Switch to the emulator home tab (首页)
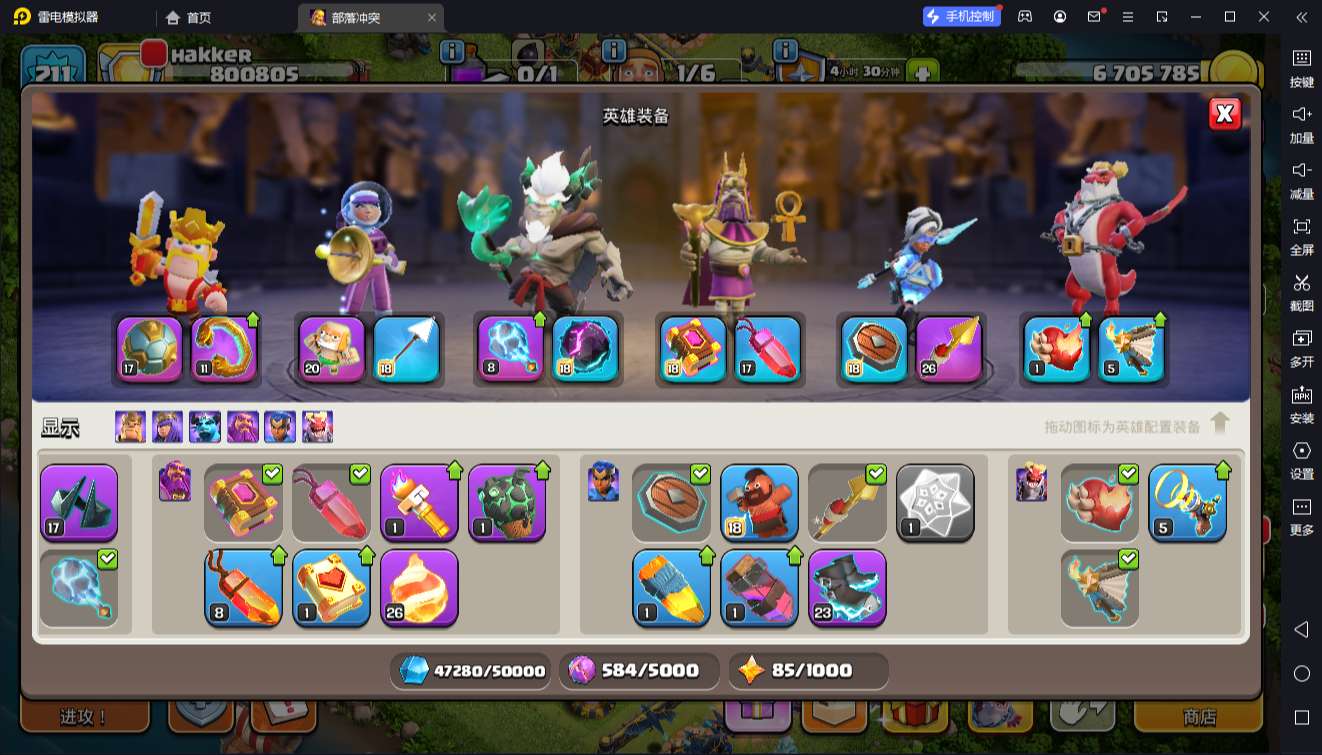 click(x=189, y=17)
